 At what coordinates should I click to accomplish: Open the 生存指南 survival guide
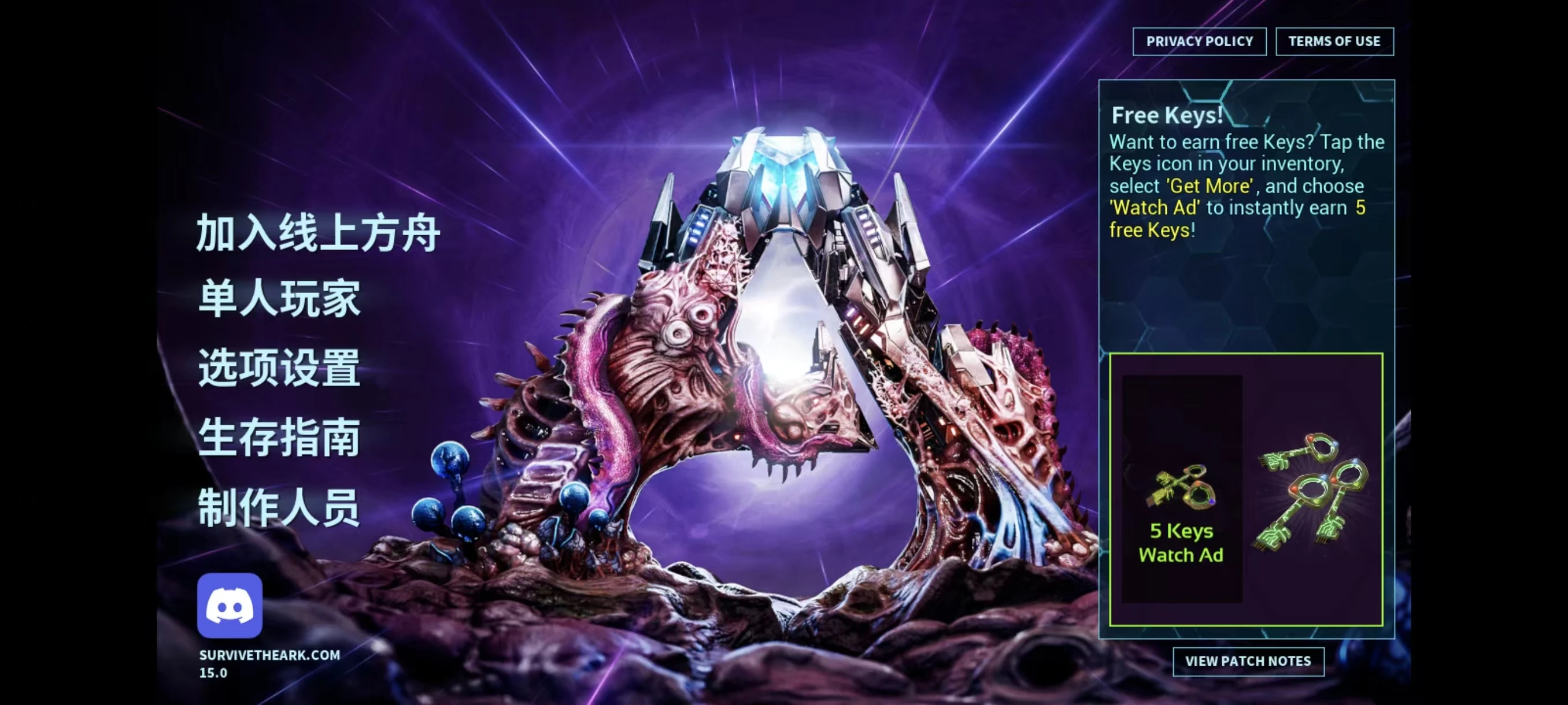pos(279,437)
